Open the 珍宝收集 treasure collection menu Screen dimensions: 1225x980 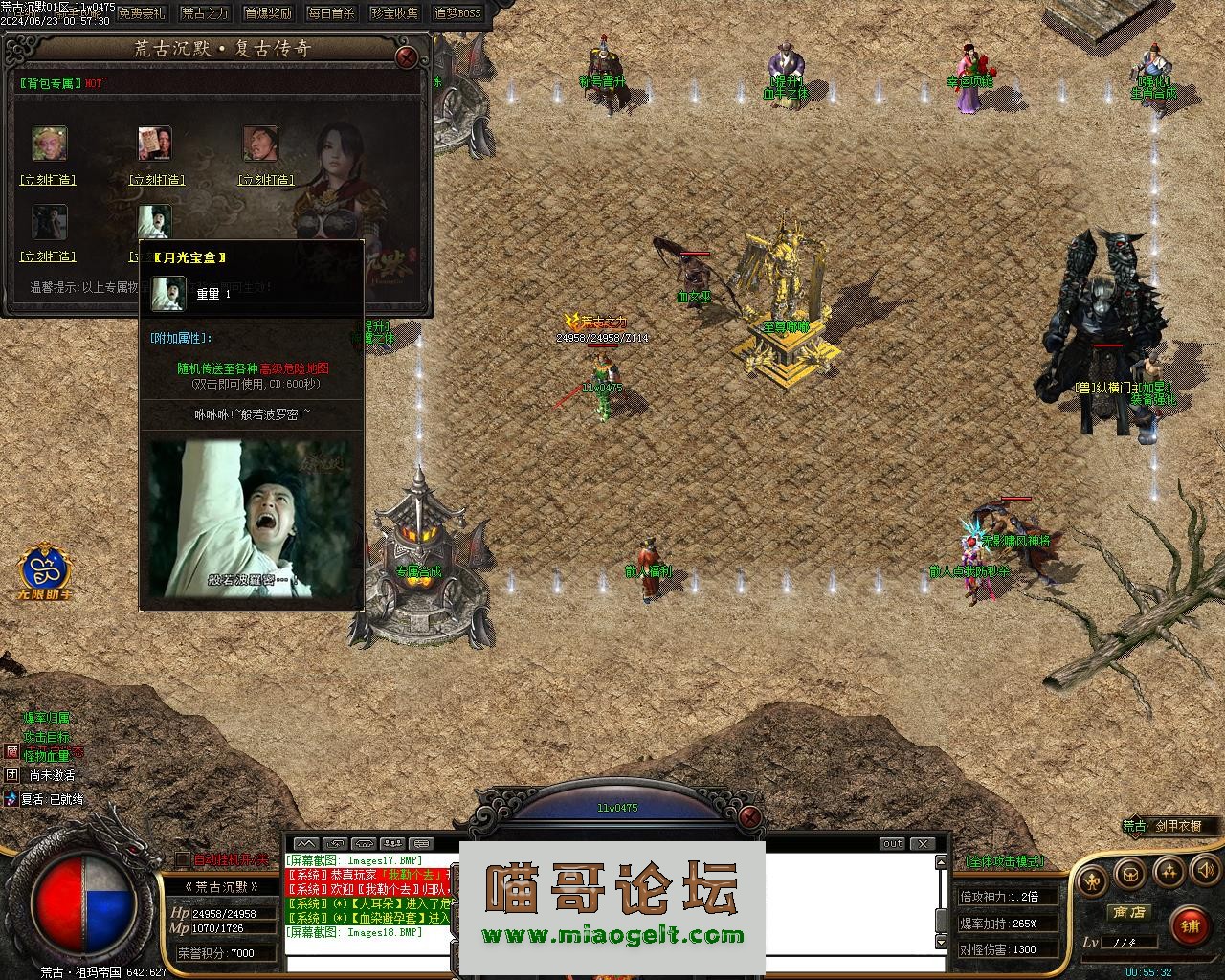click(x=394, y=13)
